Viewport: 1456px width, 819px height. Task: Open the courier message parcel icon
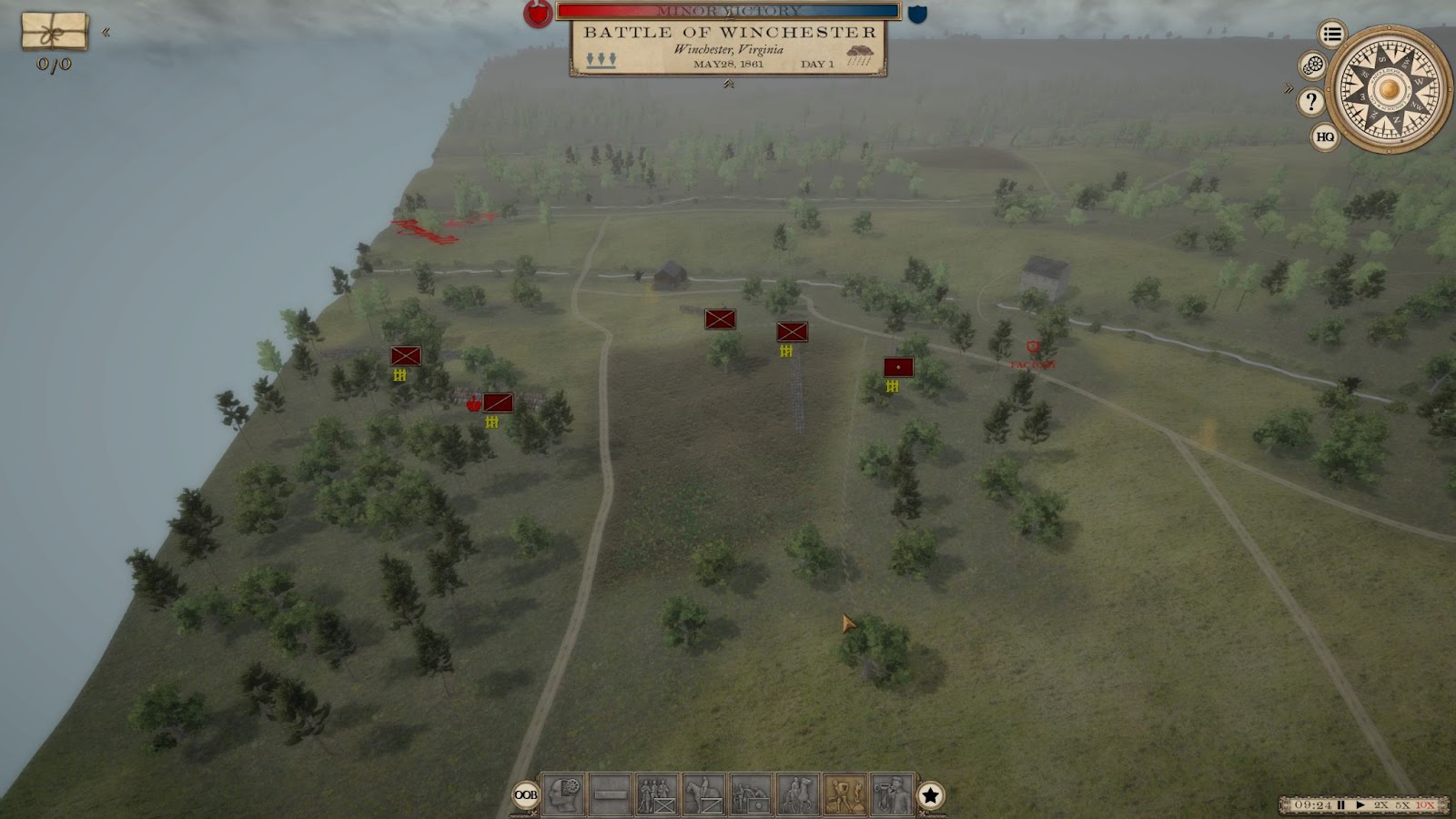(x=55, y=32)
